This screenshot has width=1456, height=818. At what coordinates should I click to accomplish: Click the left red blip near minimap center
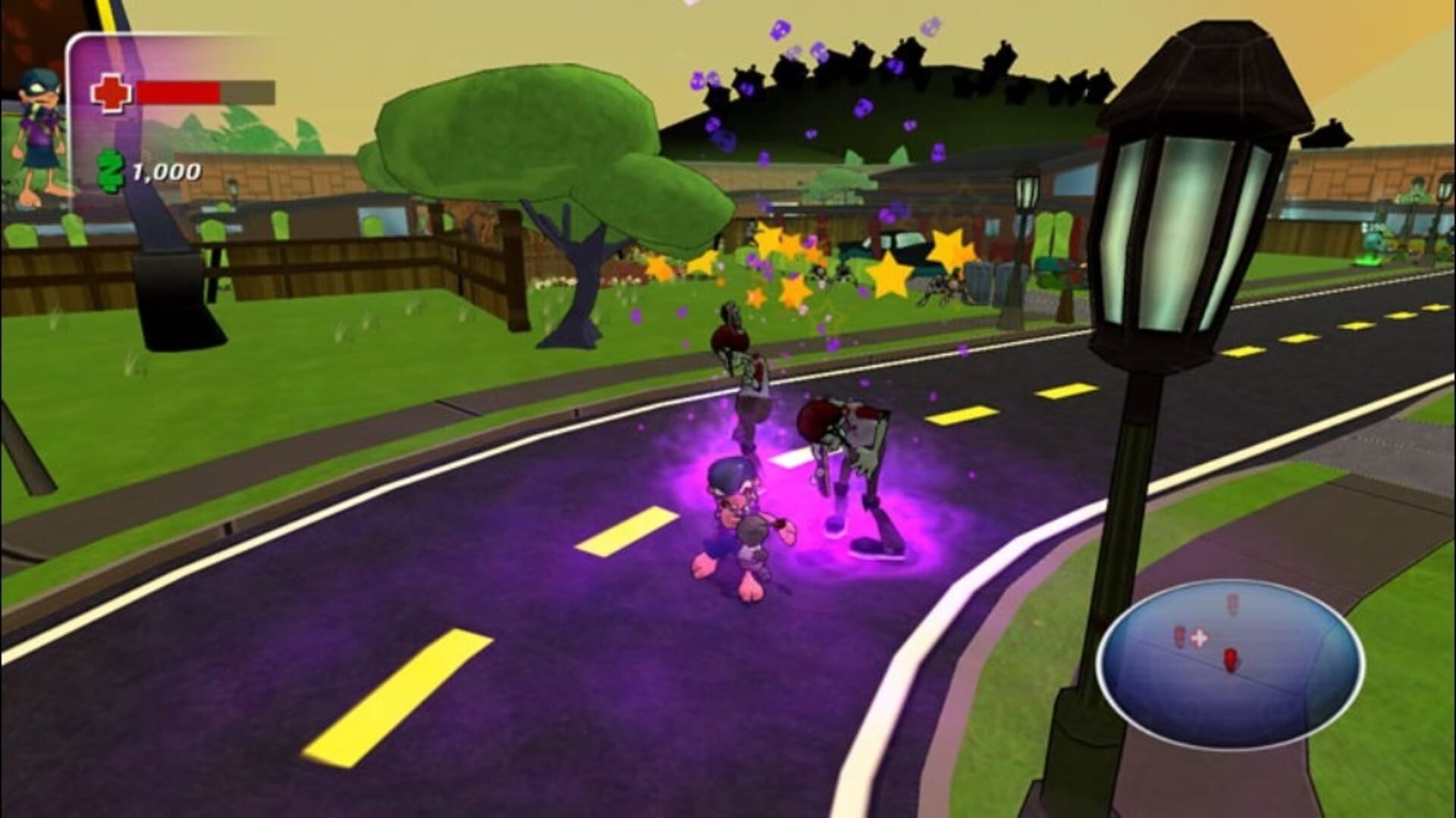pyautogui.click(x=1180, y=637)
